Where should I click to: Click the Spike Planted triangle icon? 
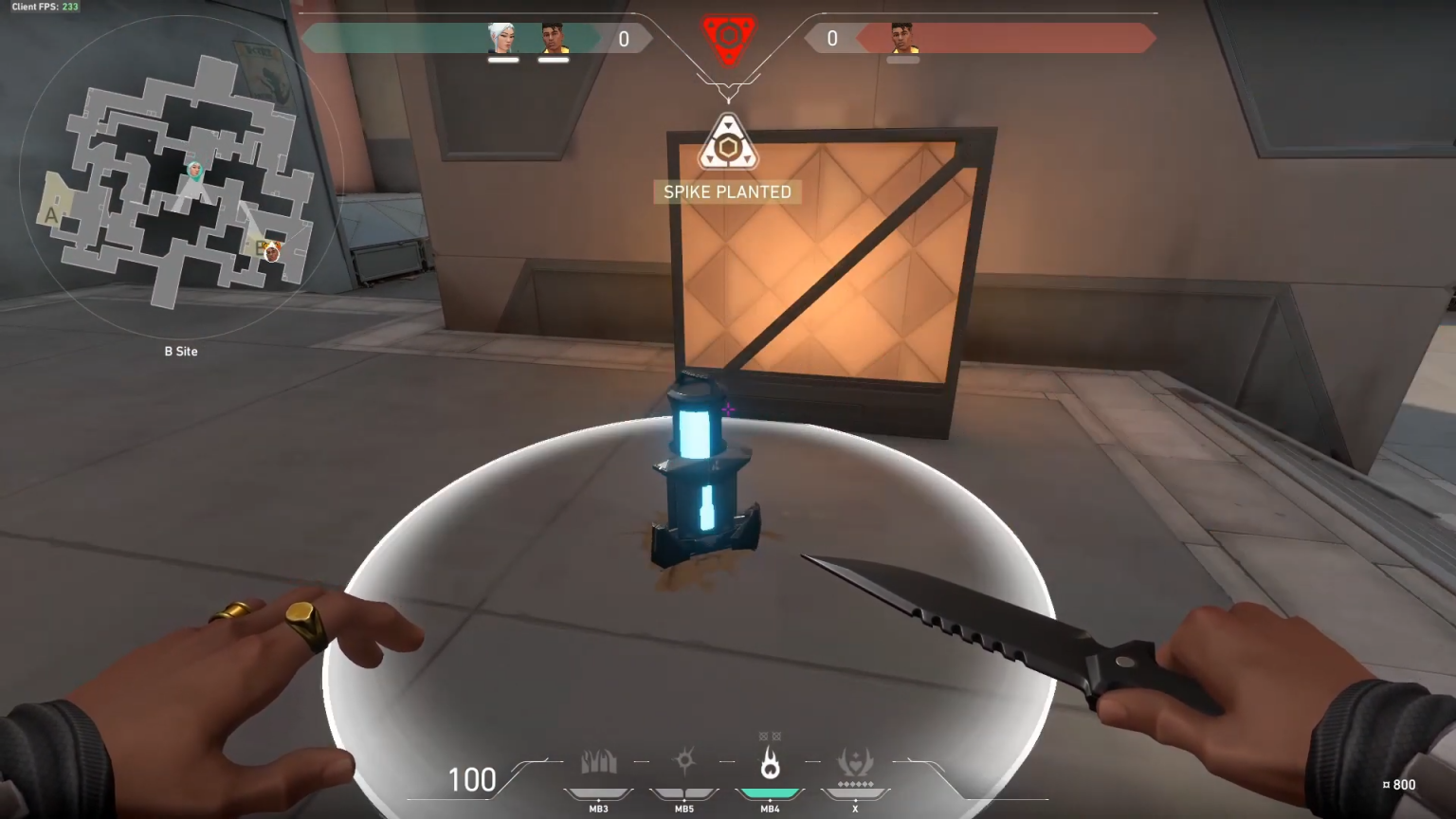click(727, 142)
